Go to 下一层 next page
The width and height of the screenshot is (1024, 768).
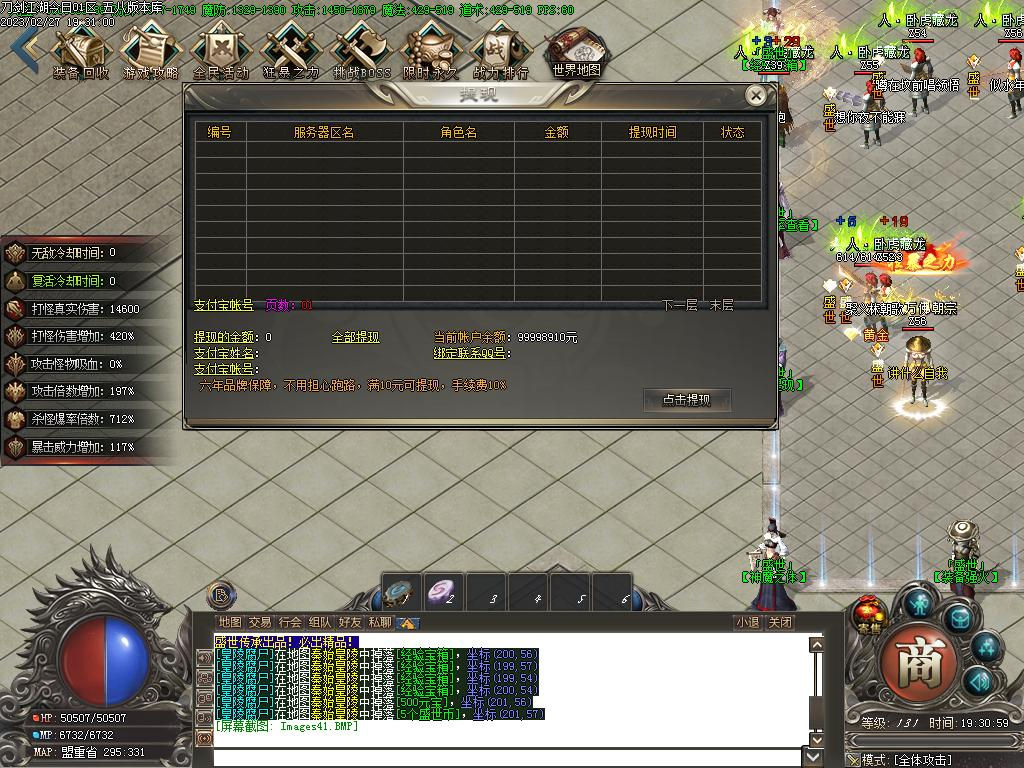(x=680, y=306)
